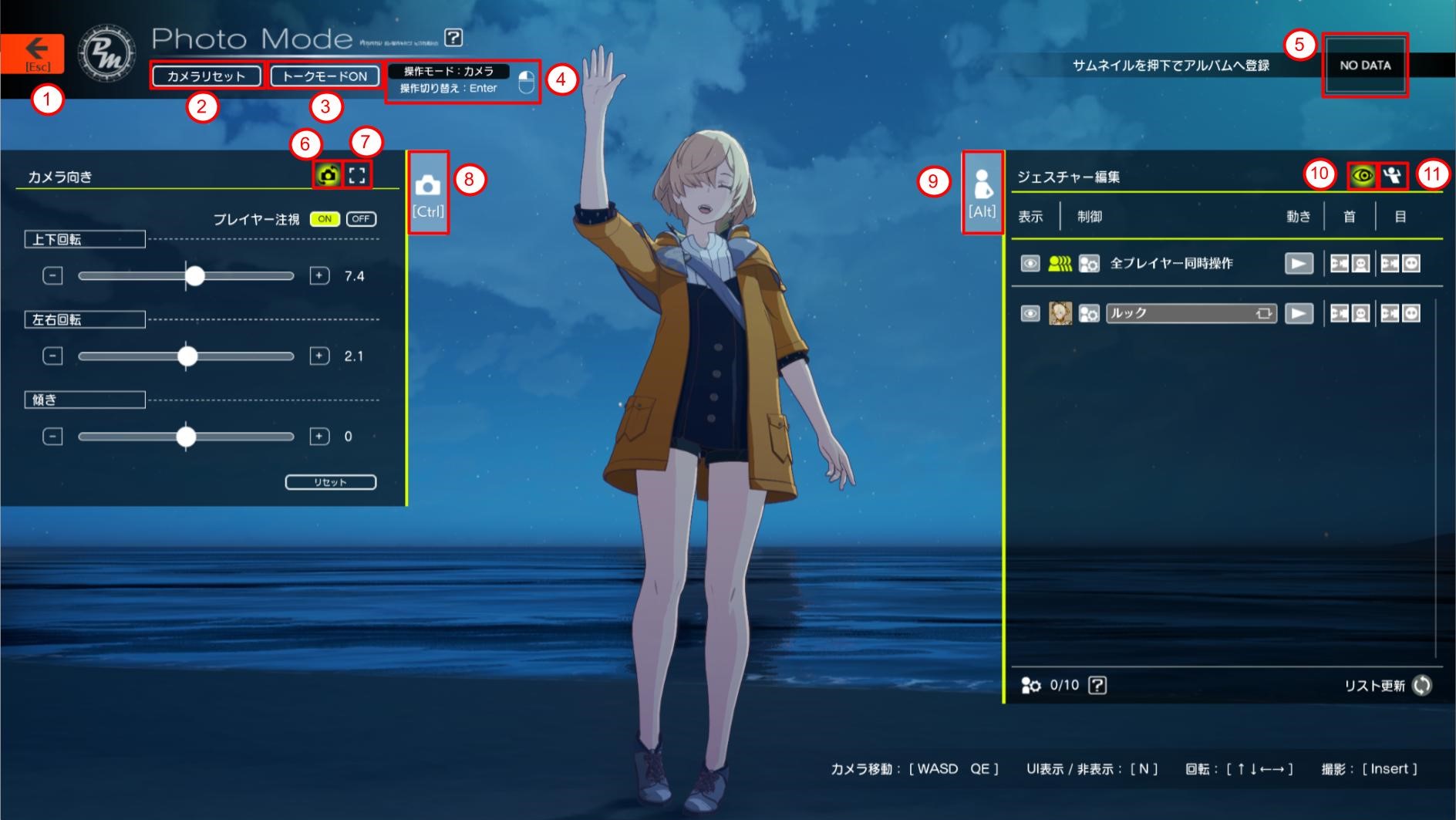Screen dimensions: 1456x820
Task: Toggle visibility eye for 全プレイヤー同時操作
Action: pyautogui.click(x=1030, y=264)
